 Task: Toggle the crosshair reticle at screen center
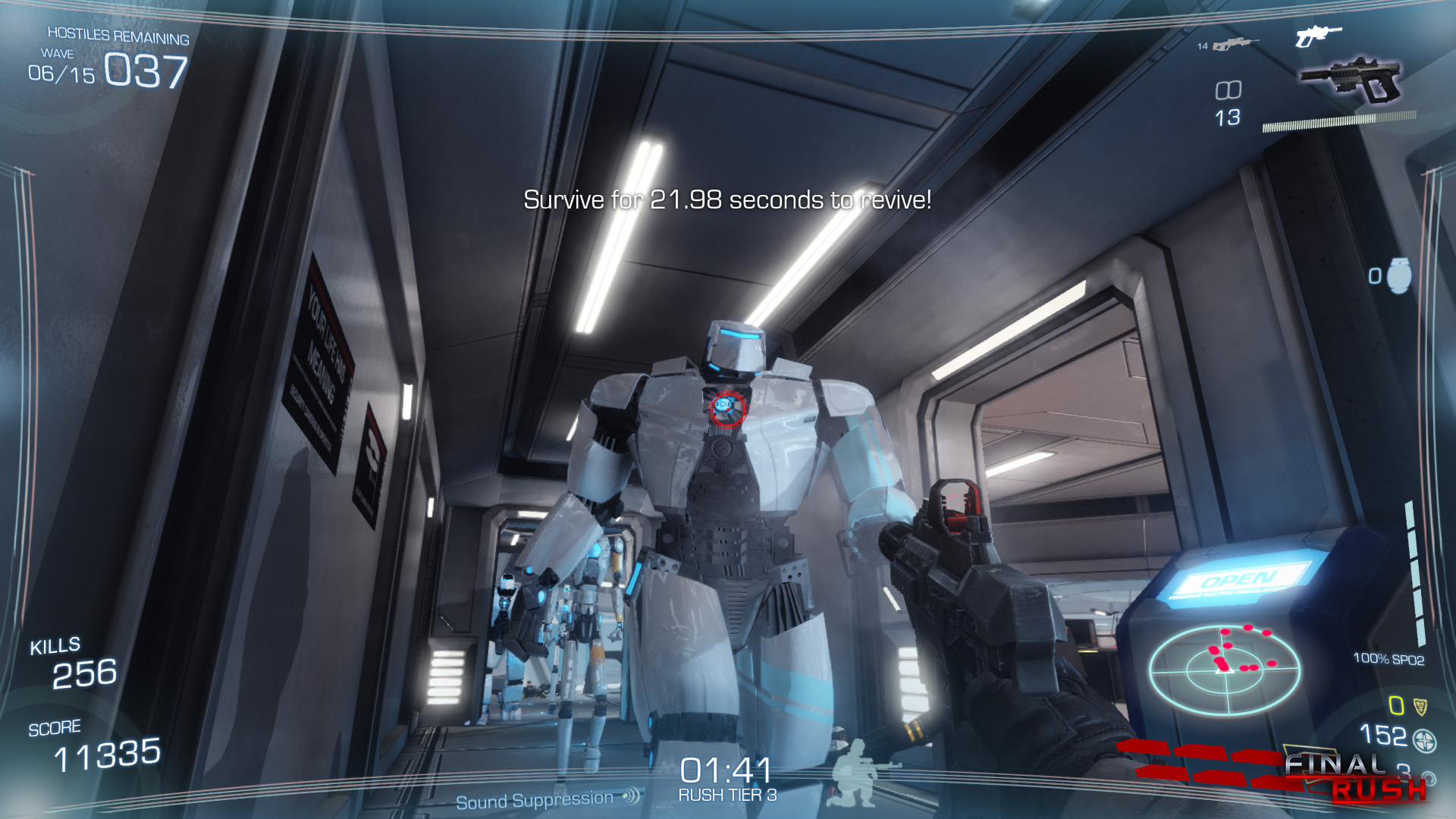point(728,409)
